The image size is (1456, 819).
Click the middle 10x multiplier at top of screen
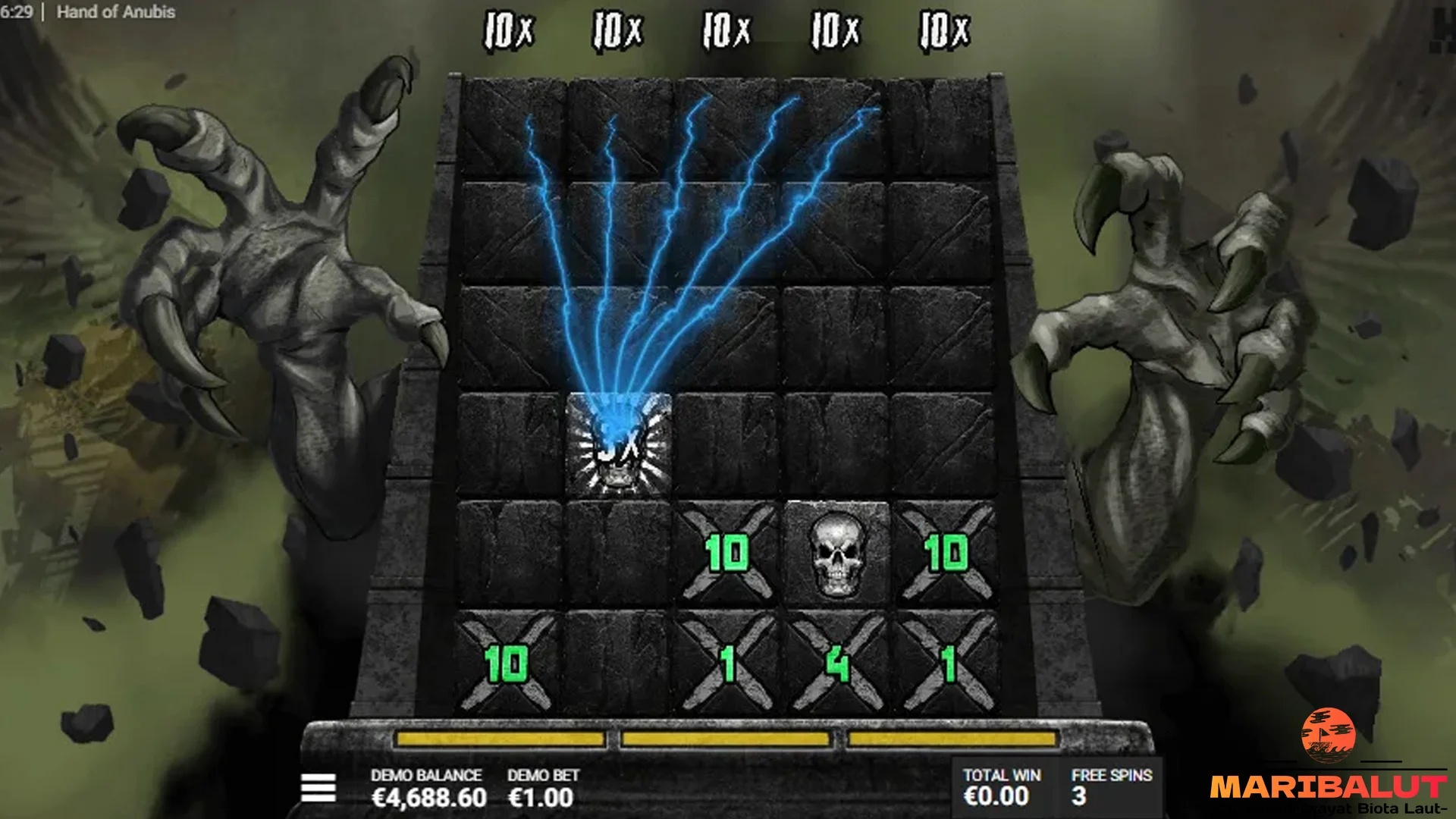click(x=726, y=29)
